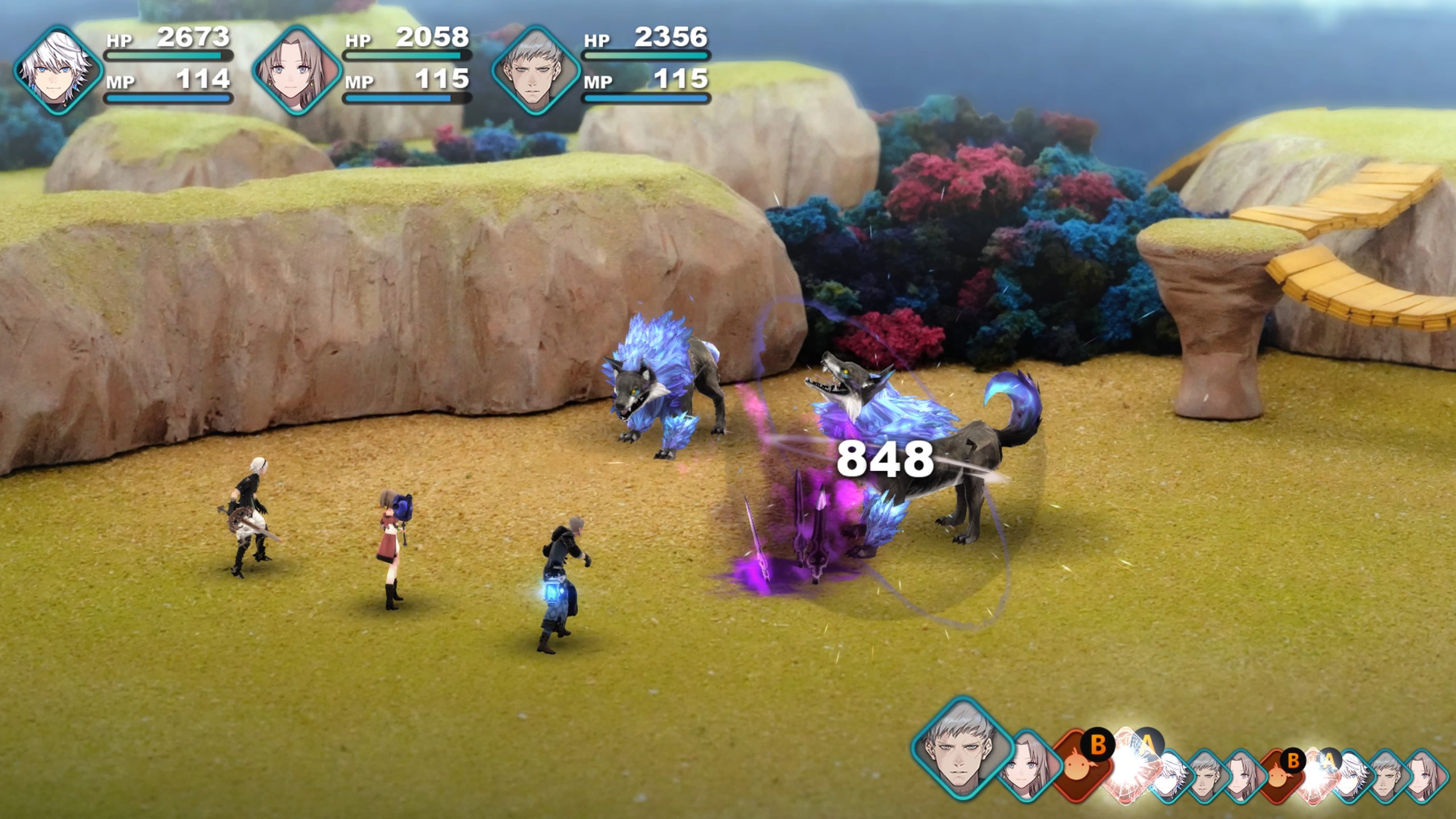Select the brown-haired girl's party status portrait

297,71
